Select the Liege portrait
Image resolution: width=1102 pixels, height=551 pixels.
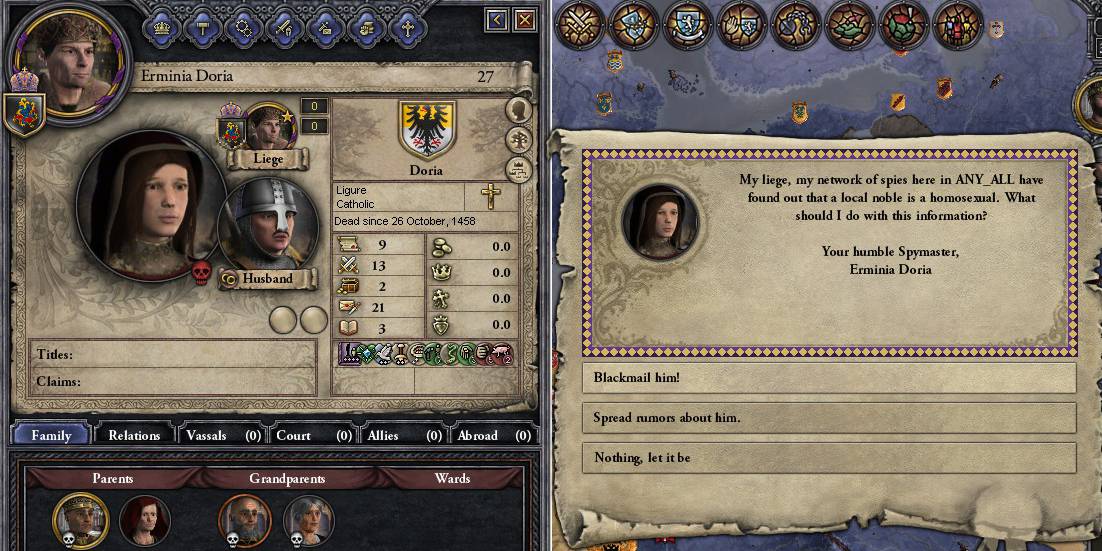point(269,126)
